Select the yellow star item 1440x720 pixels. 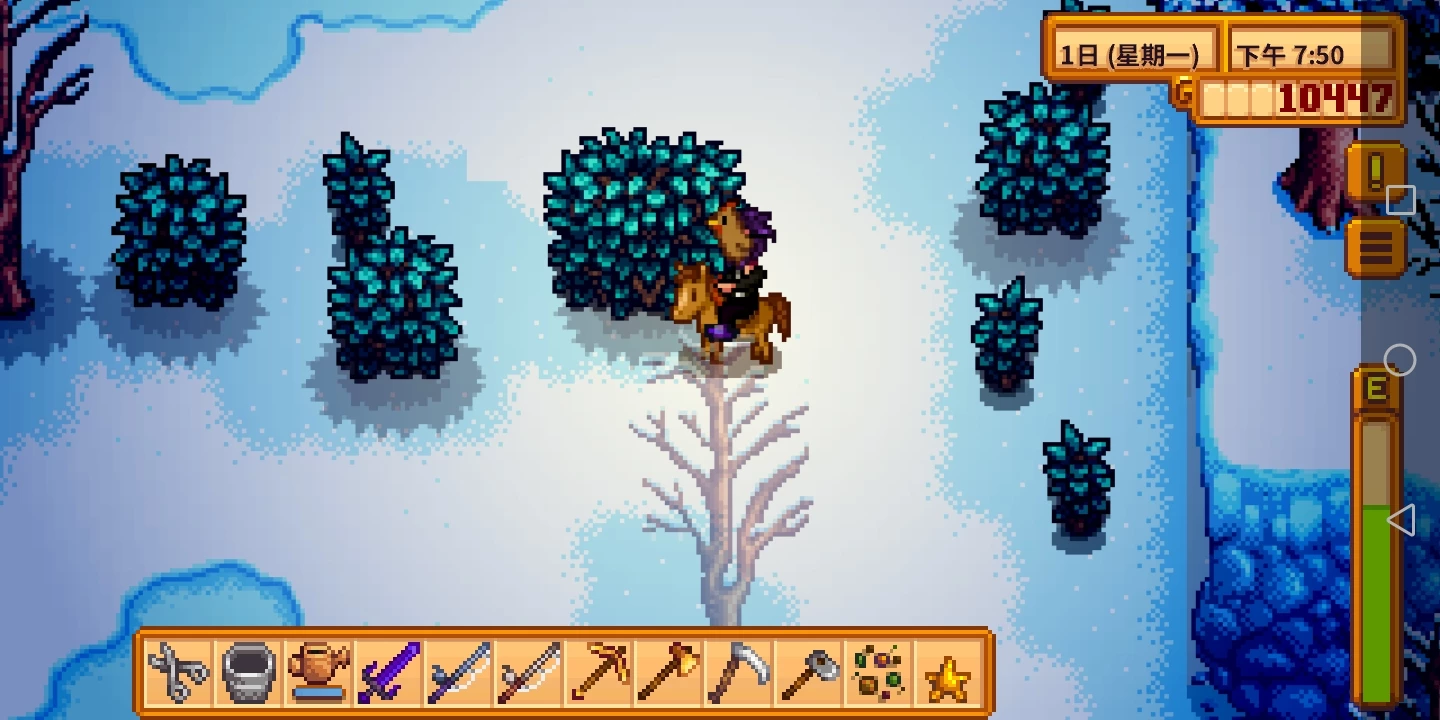point(948,674)
